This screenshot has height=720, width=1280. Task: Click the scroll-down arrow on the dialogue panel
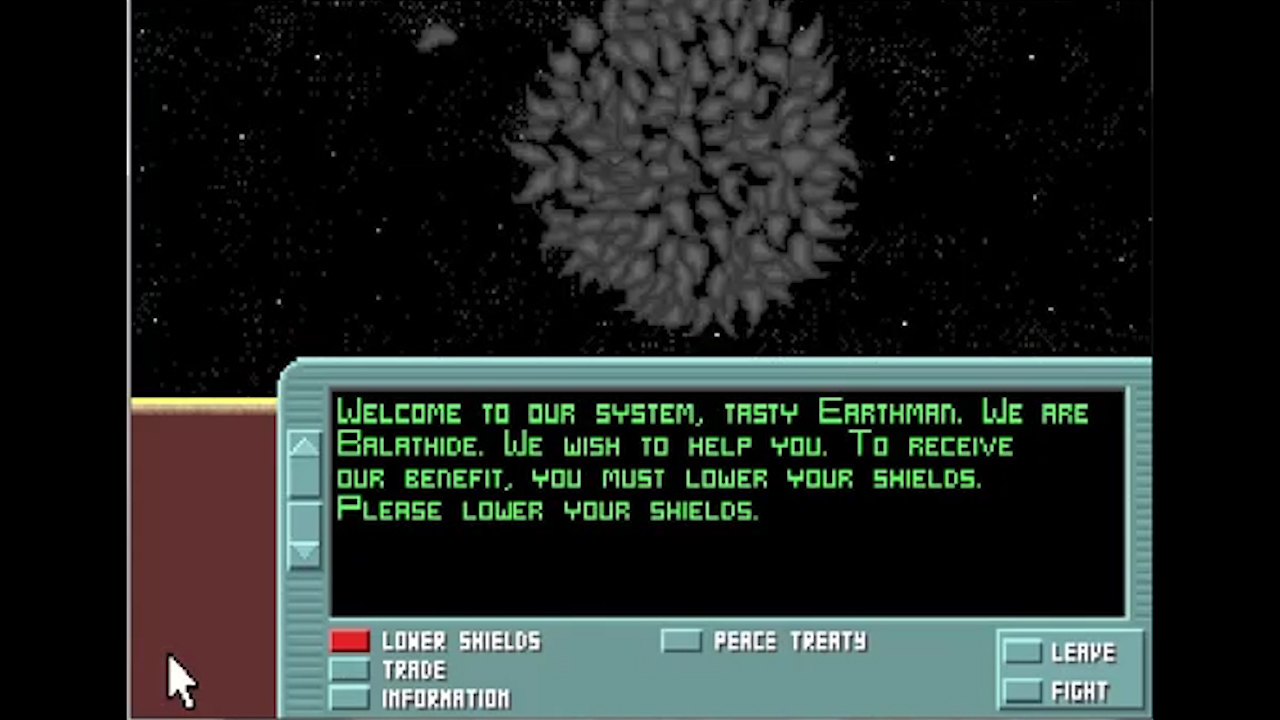coord(305,552)
